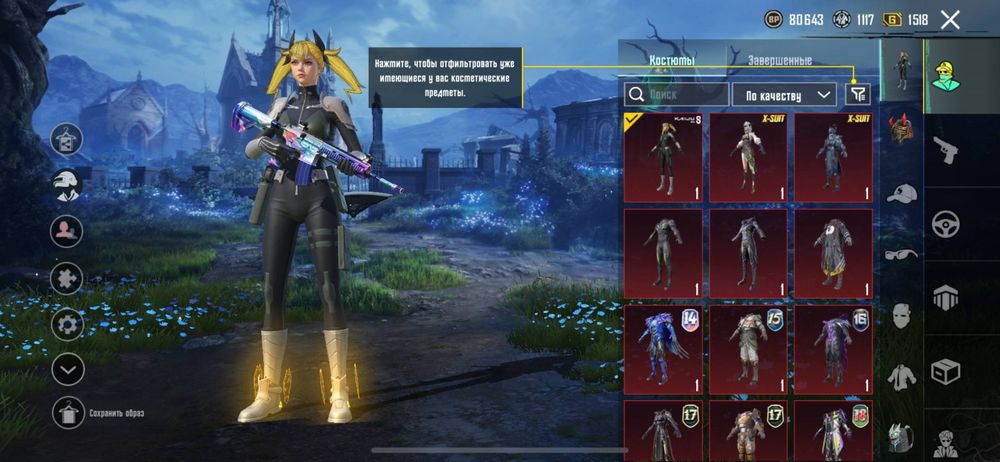1000x462 pixels.
Task: Expand the down-arrow menu button
Action: click(x=68, y=370)
